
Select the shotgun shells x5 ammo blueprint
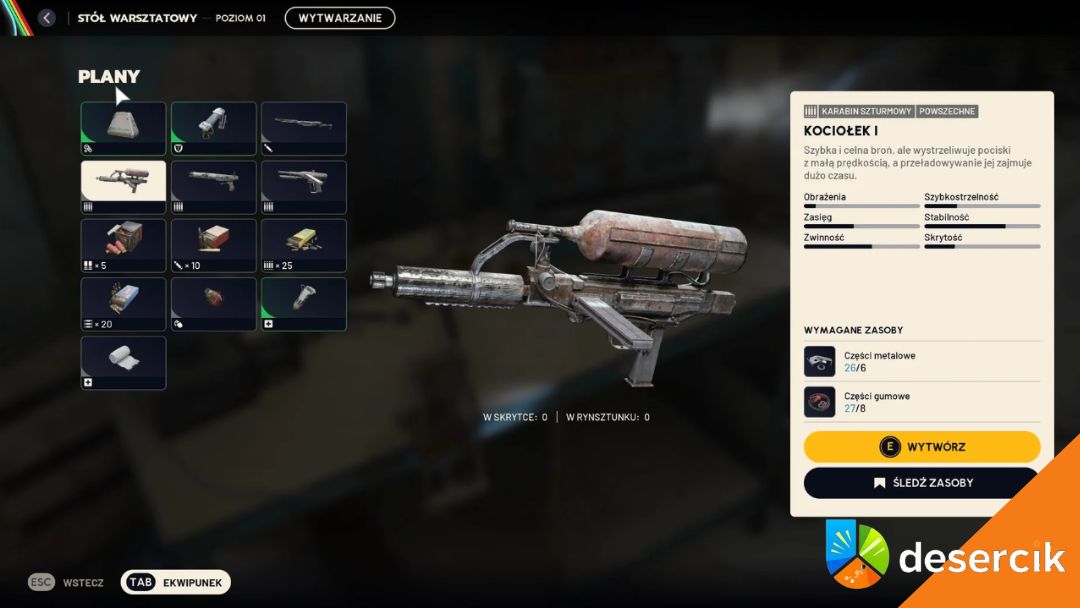[123, 246]
